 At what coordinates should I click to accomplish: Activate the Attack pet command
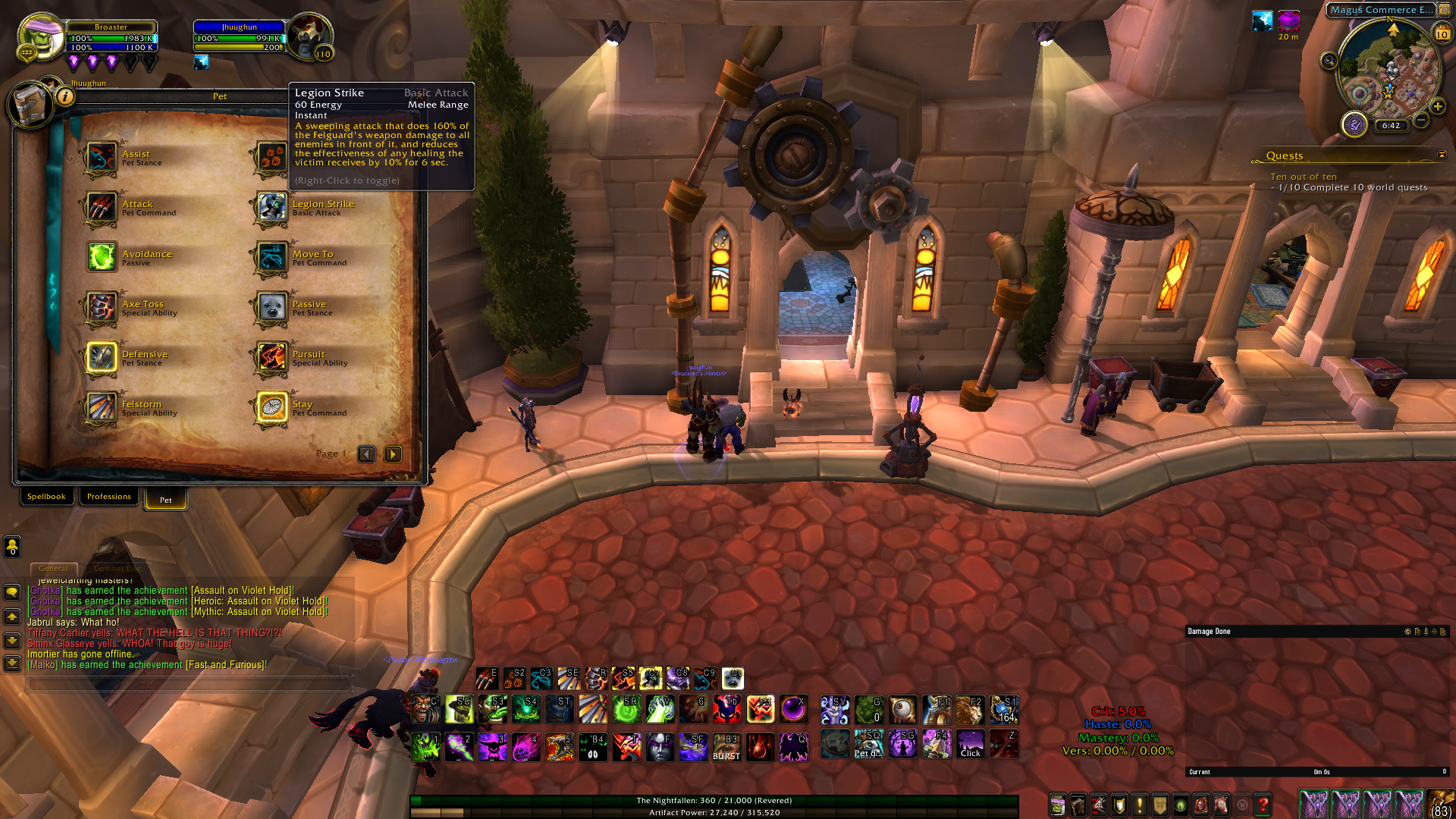pos(101,208)
